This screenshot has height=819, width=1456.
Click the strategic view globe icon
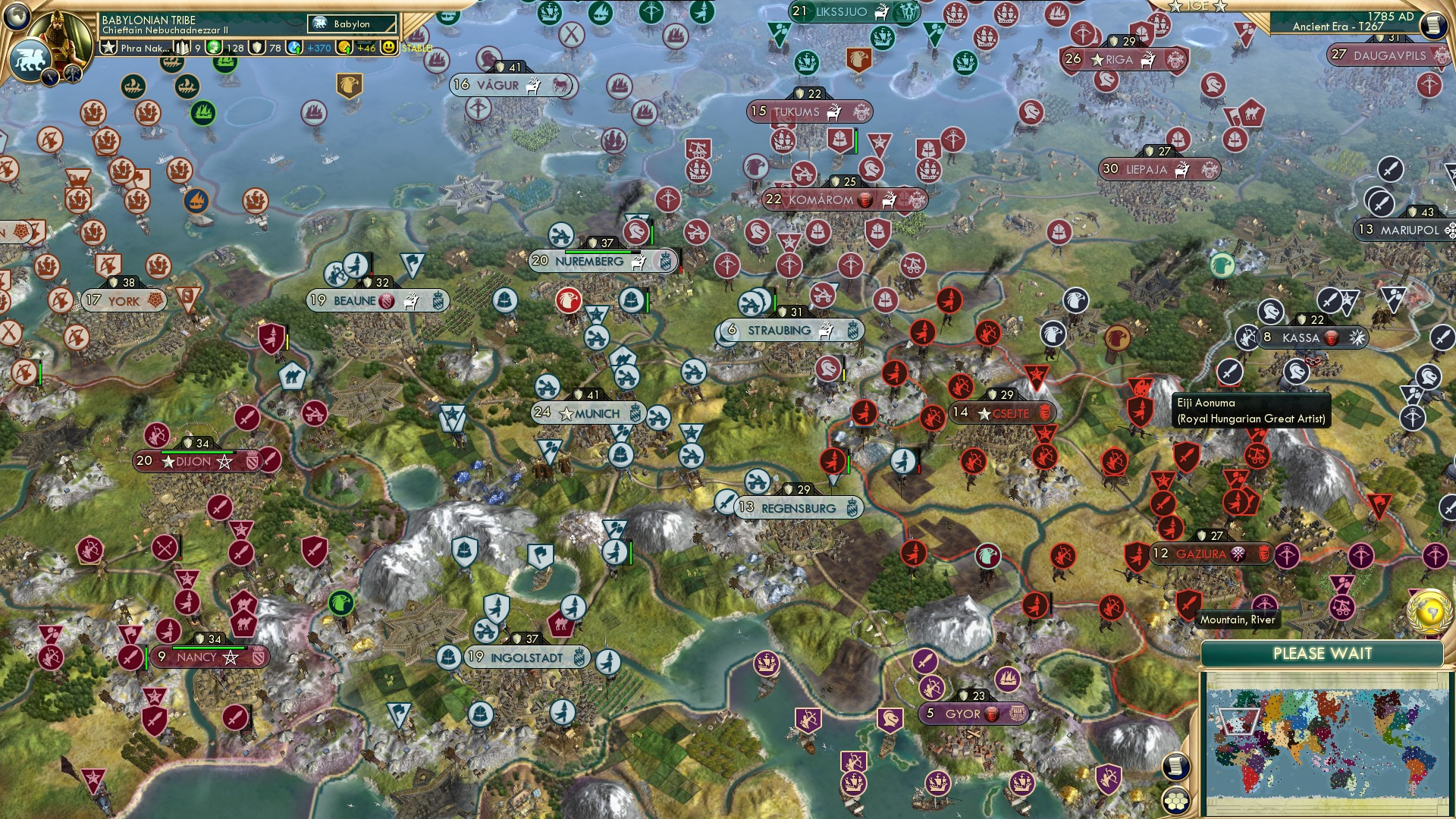pos(17,16)
